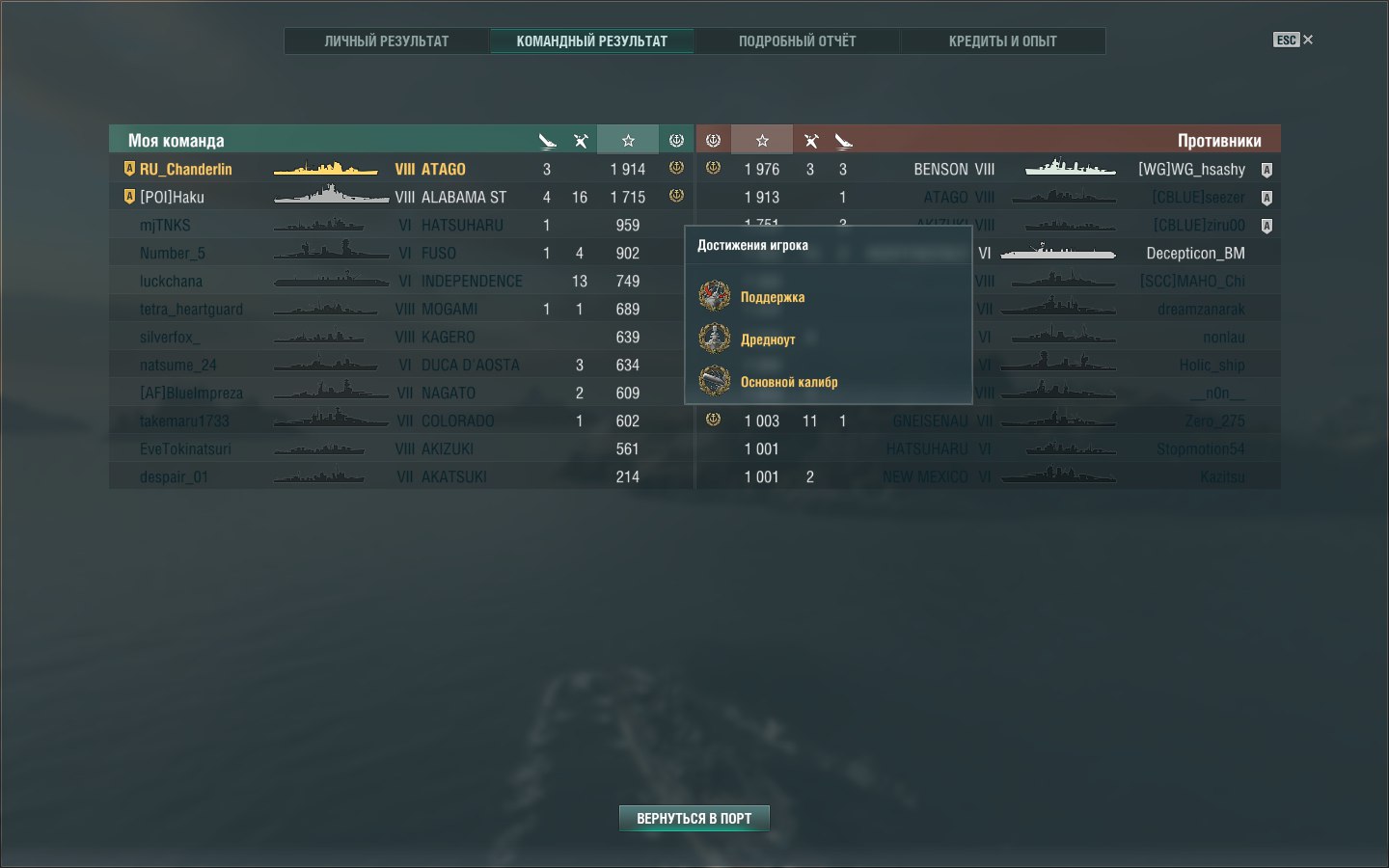Image resolution: width=1389 pixels, height=868 pixels.
Task: Select enemy player [WG]WG_hsashy
Action: (x=1191, y=169)
